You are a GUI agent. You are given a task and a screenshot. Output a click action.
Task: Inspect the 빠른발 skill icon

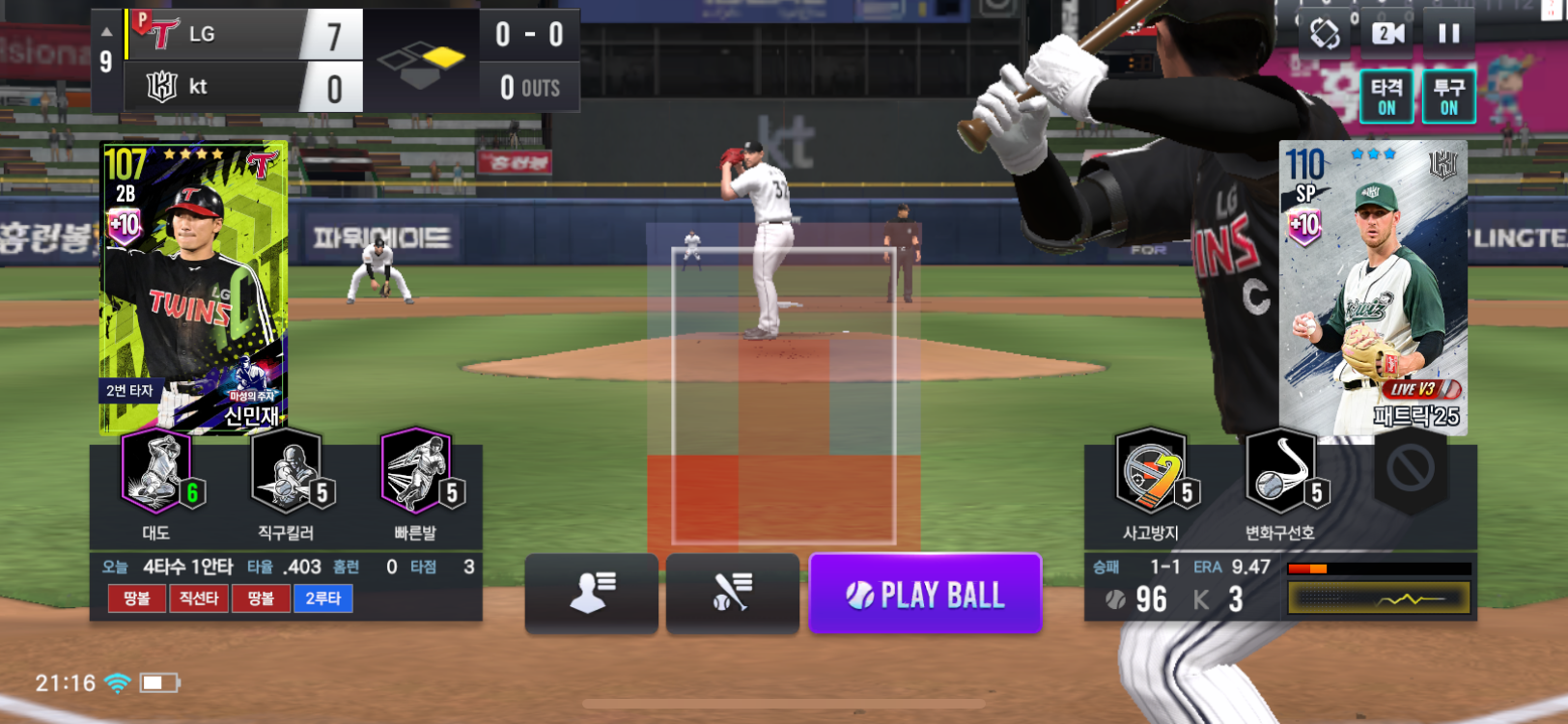pos(417,473)
